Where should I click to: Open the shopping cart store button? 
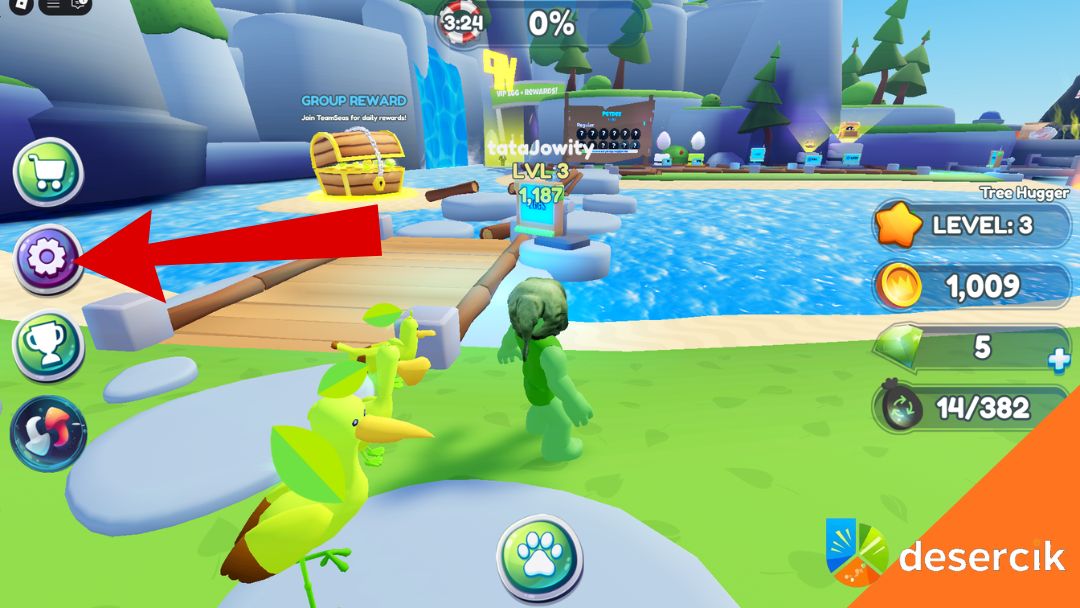(47, 172)
